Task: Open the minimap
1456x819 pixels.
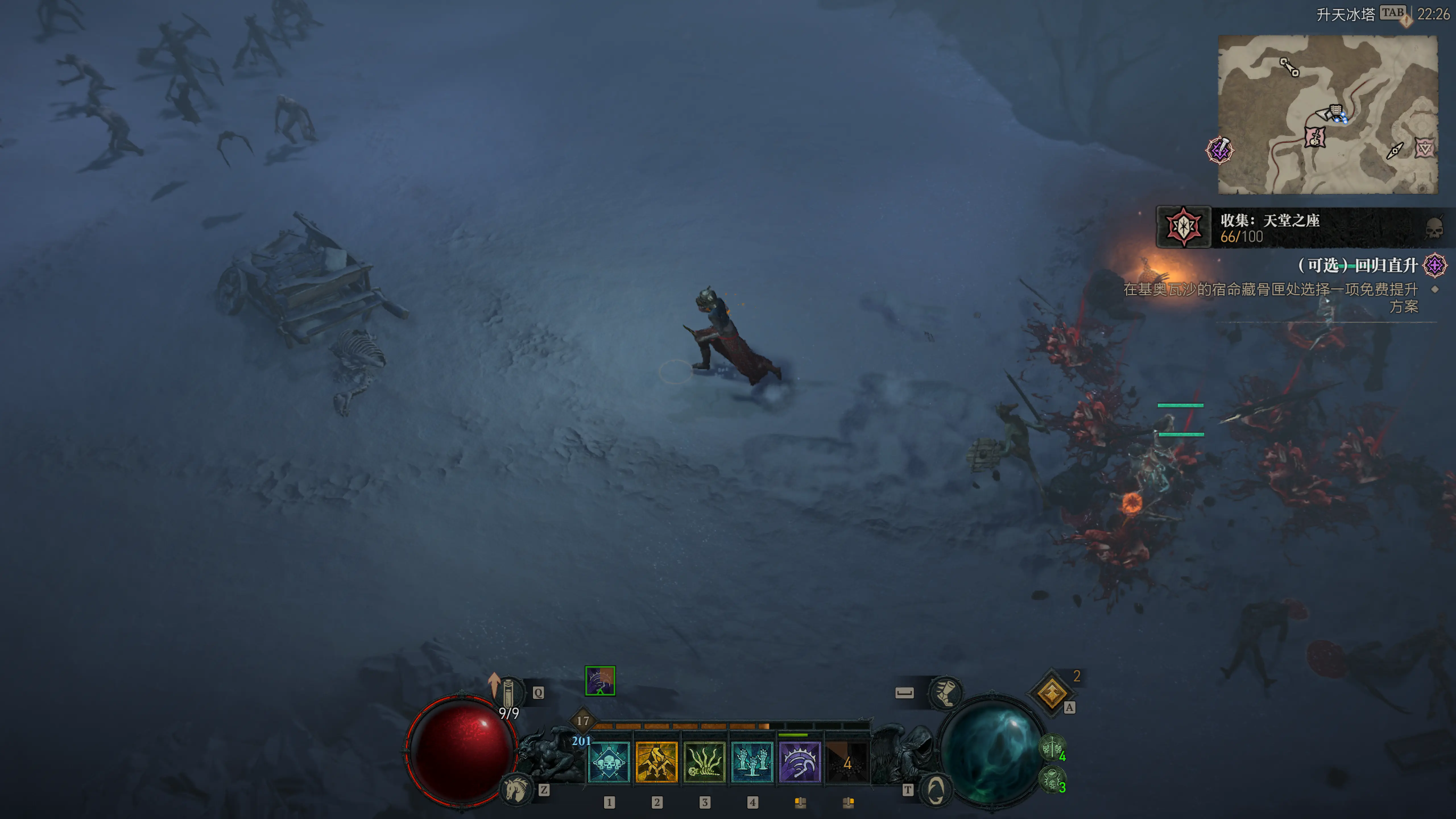Action: (x=1327, y=114)
